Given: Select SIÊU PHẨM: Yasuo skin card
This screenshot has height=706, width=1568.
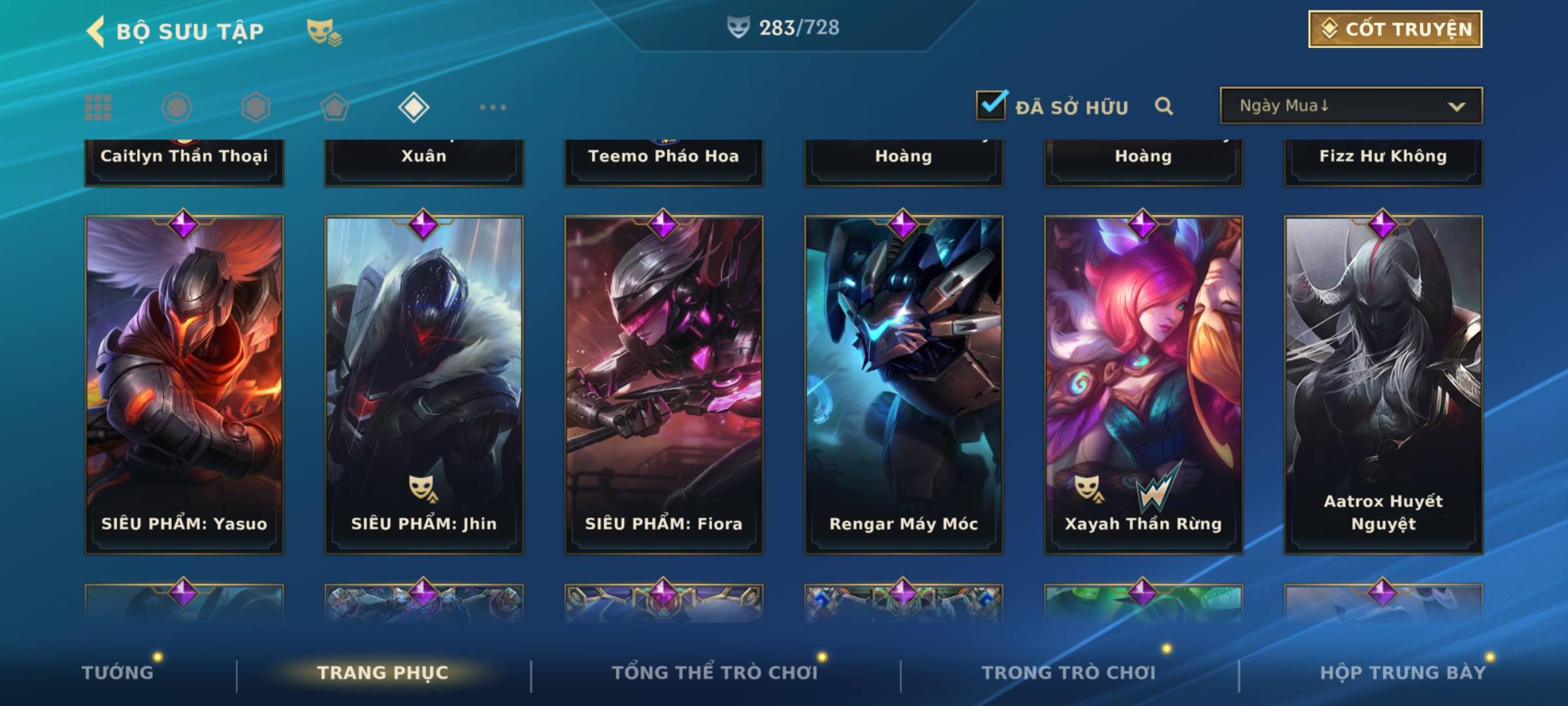Looking at the screenshot, I should point(184,384).
